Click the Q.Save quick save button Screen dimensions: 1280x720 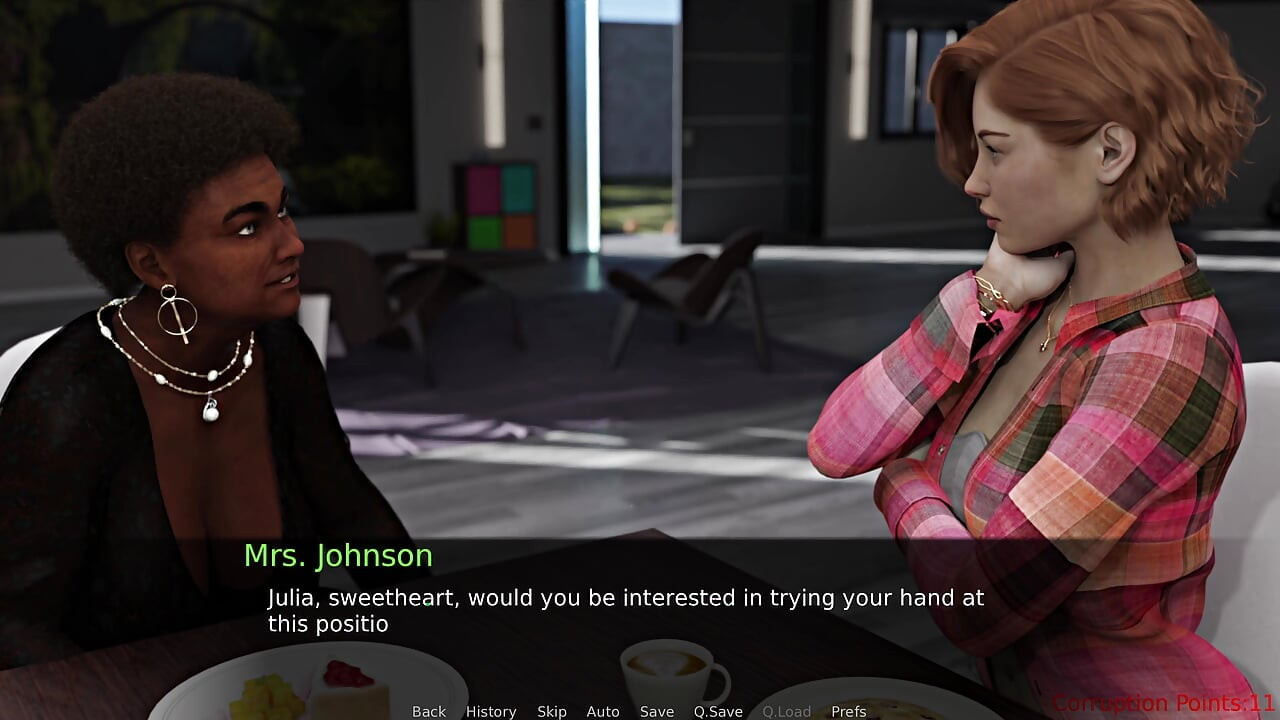point(718,711)
